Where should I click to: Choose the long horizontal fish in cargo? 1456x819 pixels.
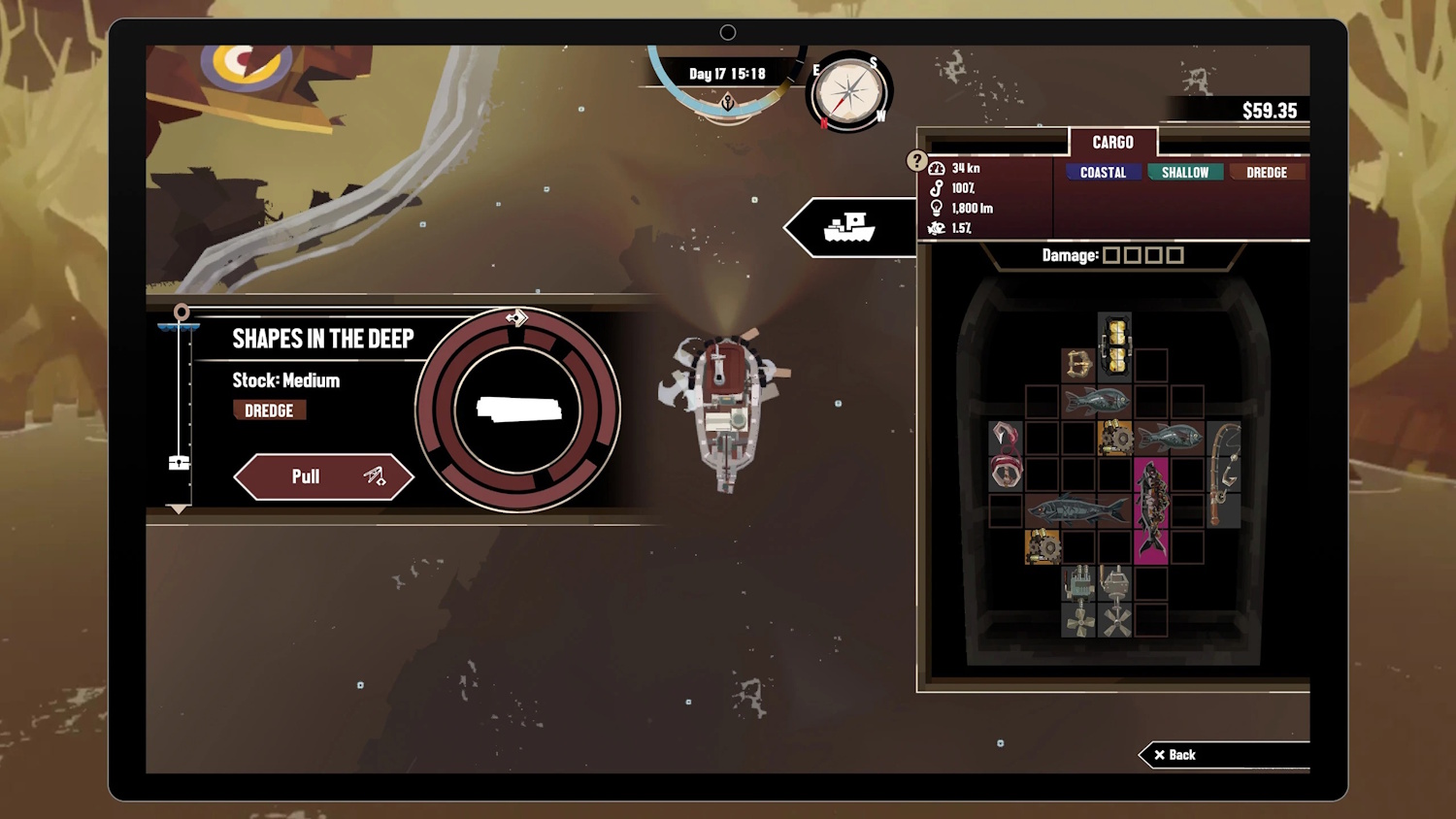[x=1077, y=509]
